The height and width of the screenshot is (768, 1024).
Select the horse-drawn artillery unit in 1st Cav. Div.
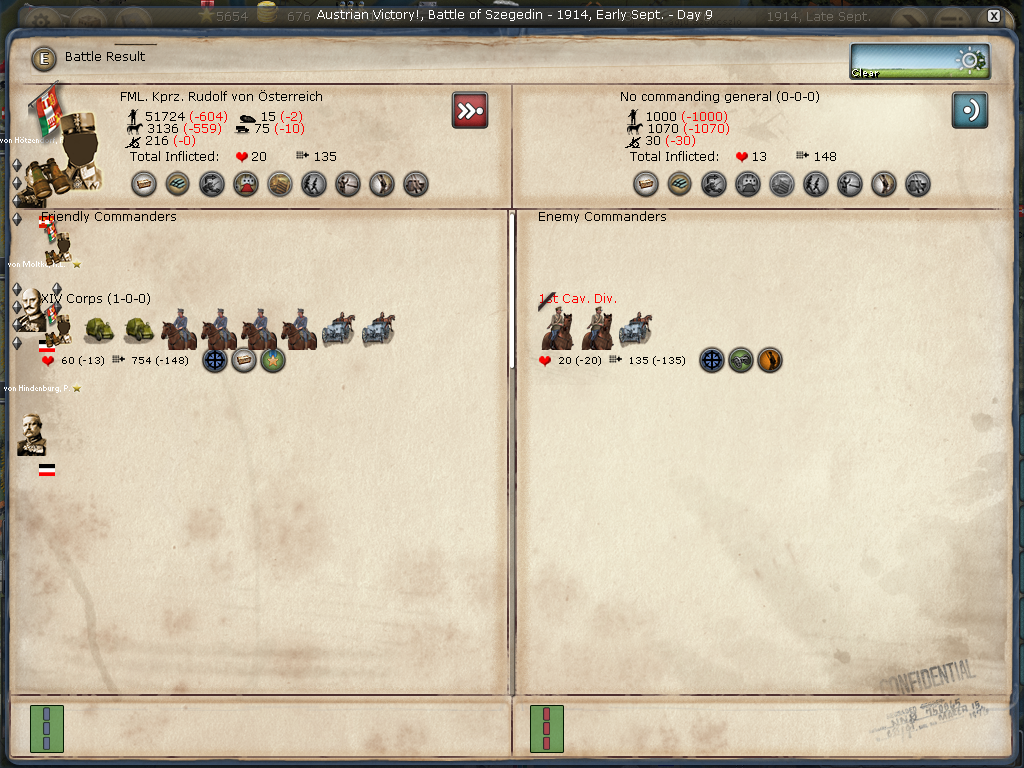[635, 331]
